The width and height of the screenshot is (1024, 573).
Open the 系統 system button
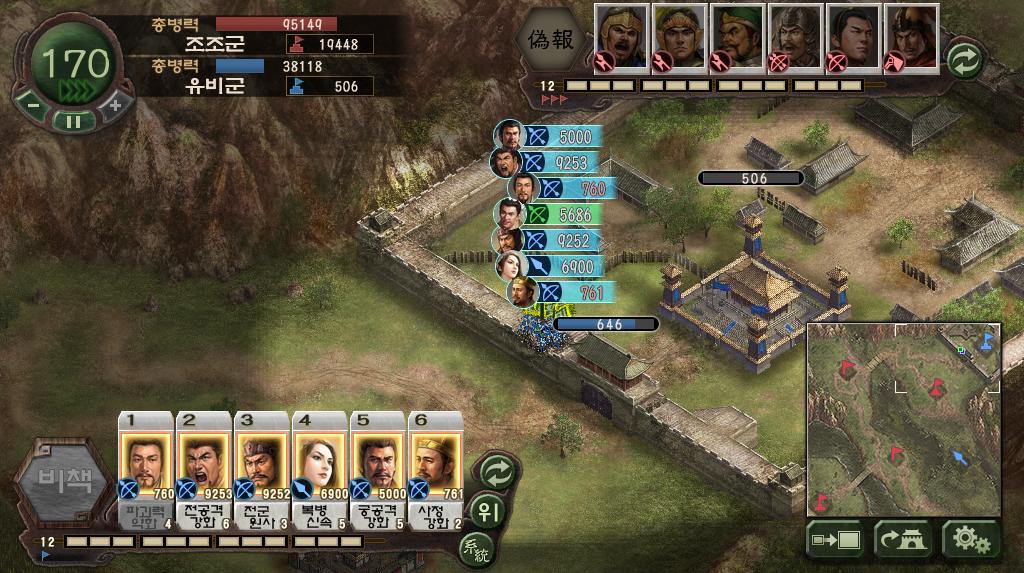click(x=476, y=547)
